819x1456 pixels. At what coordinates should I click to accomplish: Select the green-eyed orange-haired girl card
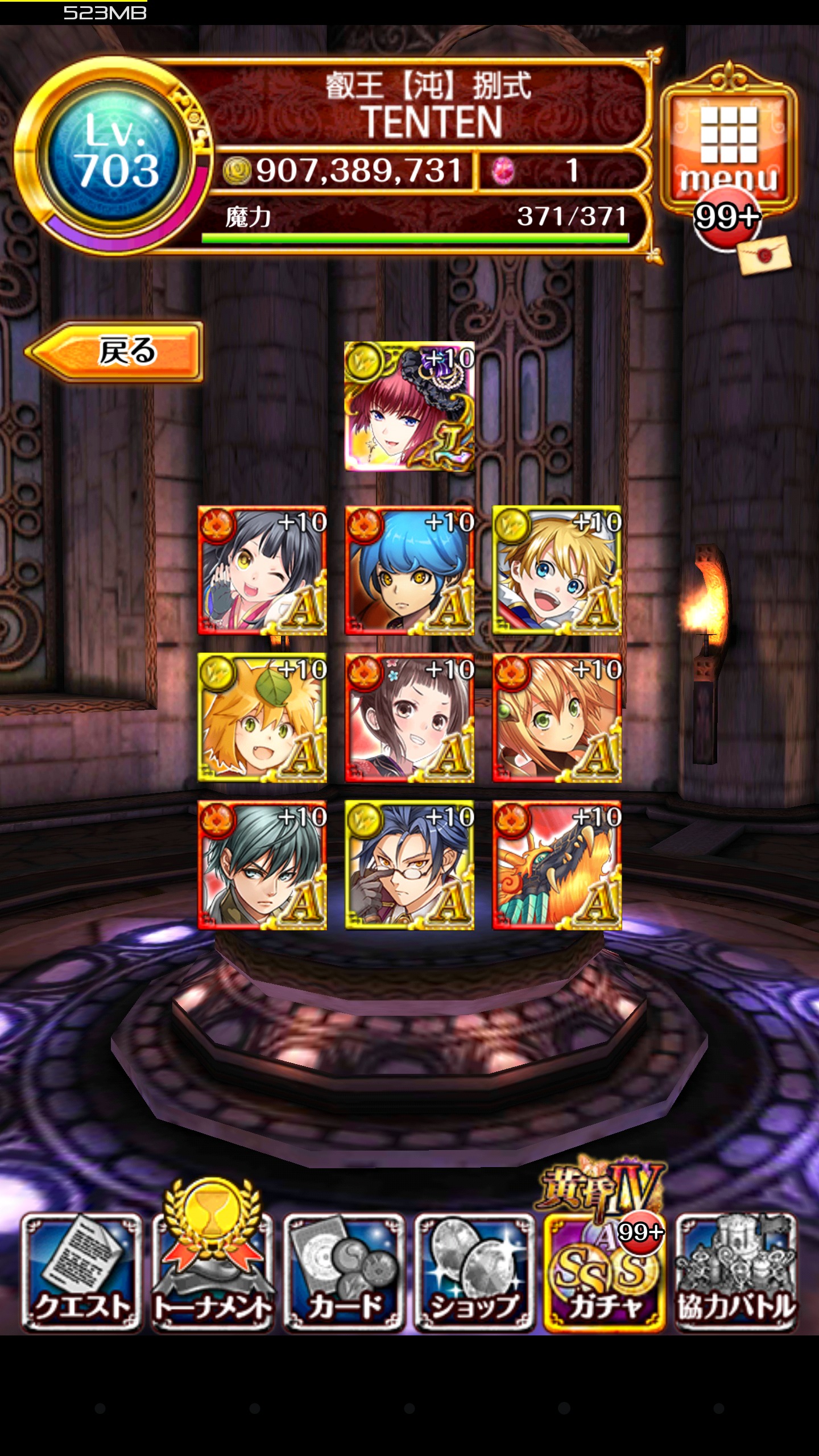(557, 718)
